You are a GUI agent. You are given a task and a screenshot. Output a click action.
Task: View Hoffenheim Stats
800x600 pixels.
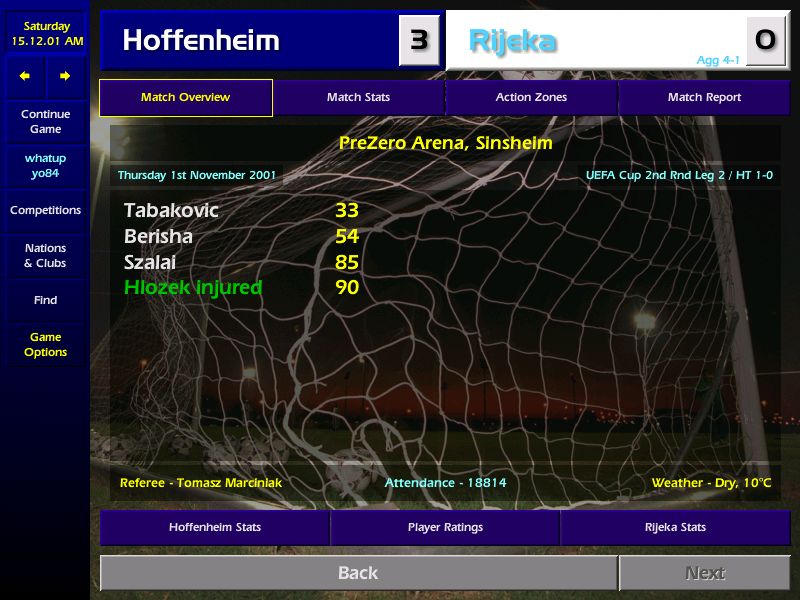point(214,527)
